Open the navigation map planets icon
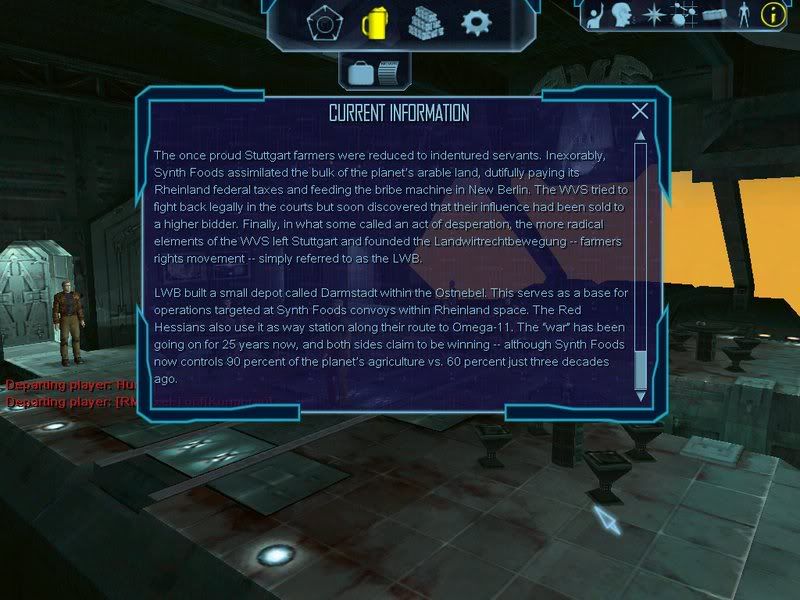Screen dimensions: 800x600 click(x=684, y=14)
